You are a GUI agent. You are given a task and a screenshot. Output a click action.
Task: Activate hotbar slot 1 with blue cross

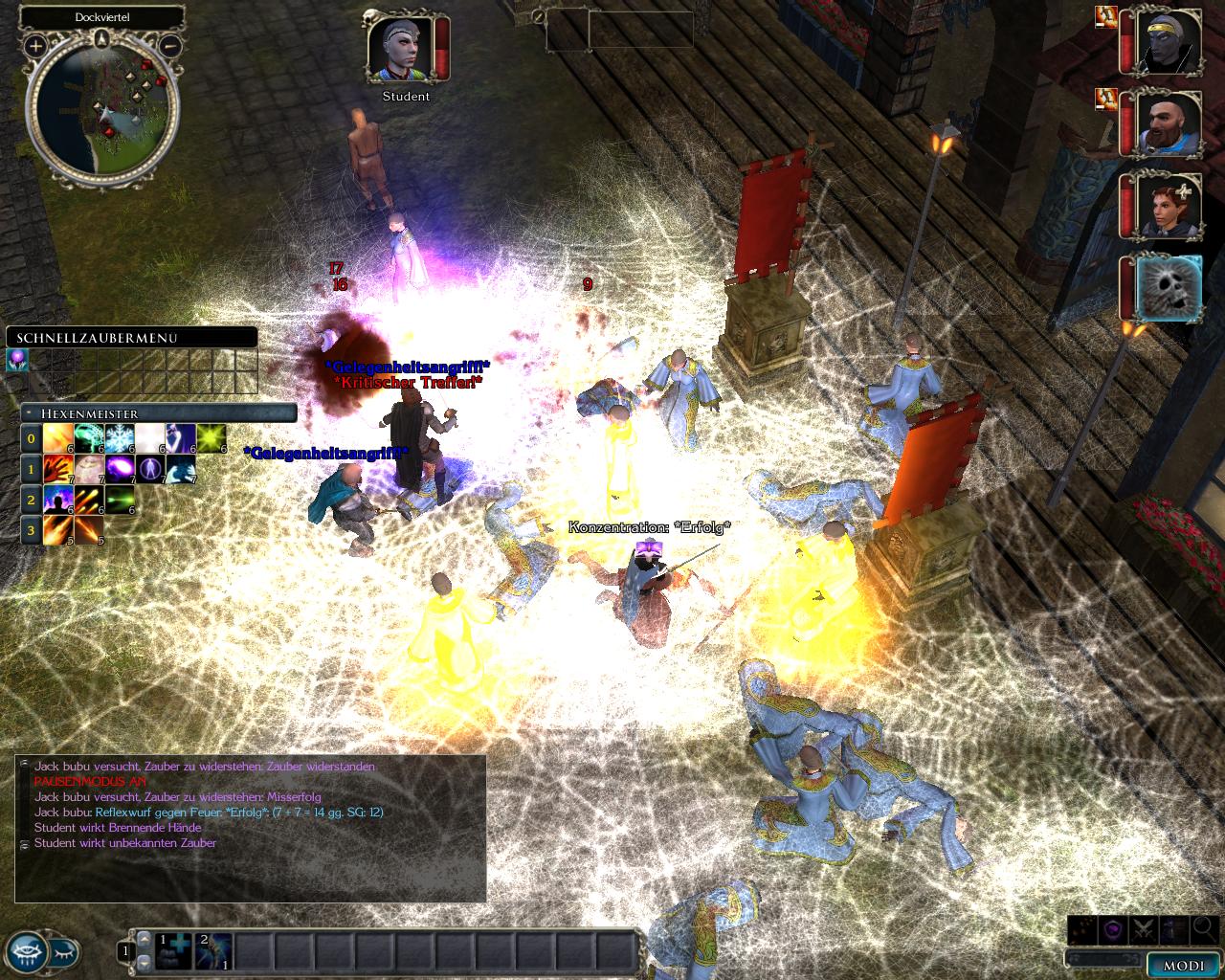point(174,951)
